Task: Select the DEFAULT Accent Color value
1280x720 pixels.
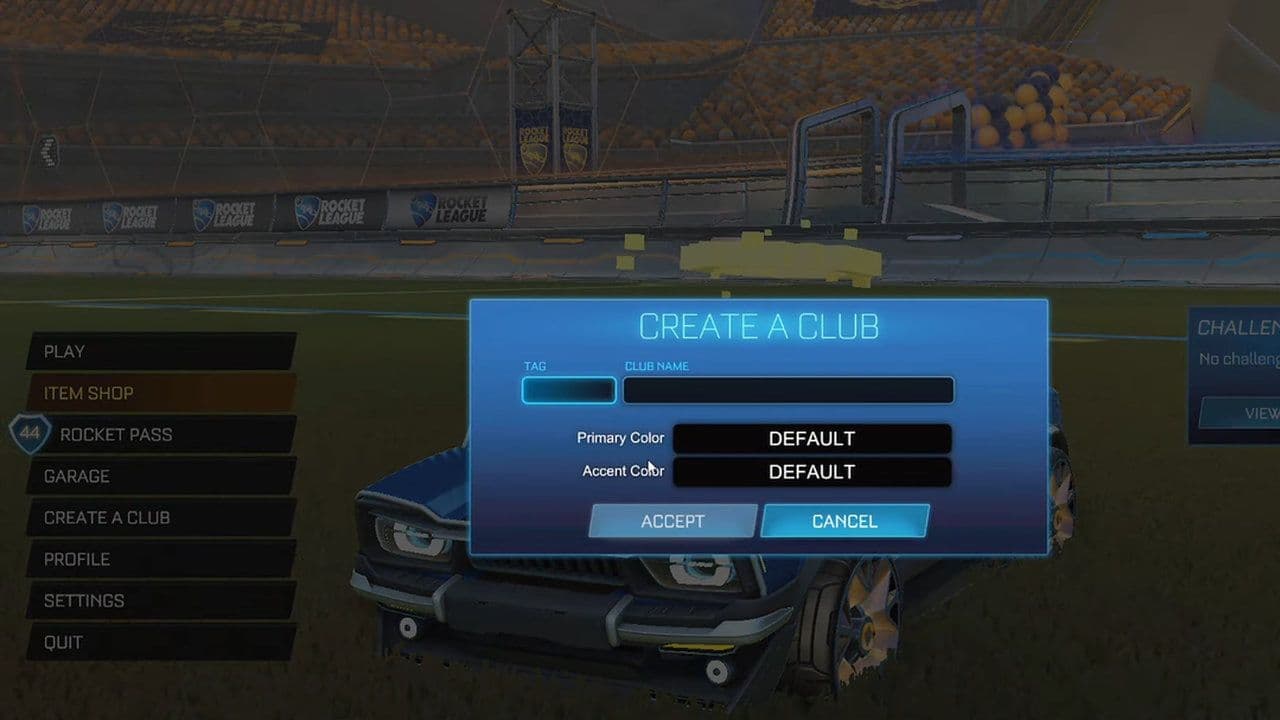Action: [x=812, y=471]
